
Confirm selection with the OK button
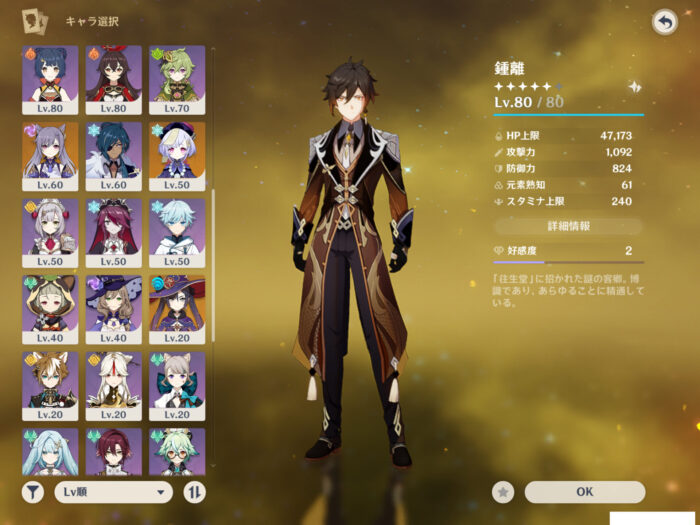coord(585,491)
